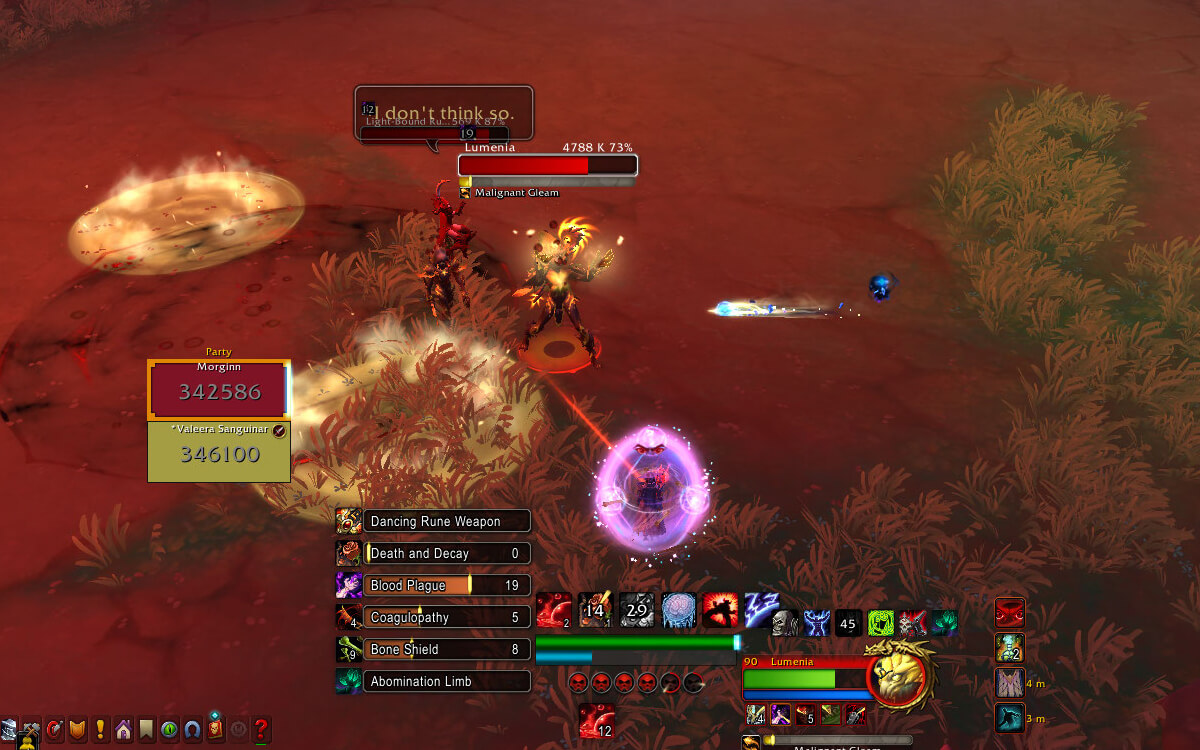1200x750 pixels.
Task: Select the Lumenia enemy nameplate
Action: coord(547,165)
